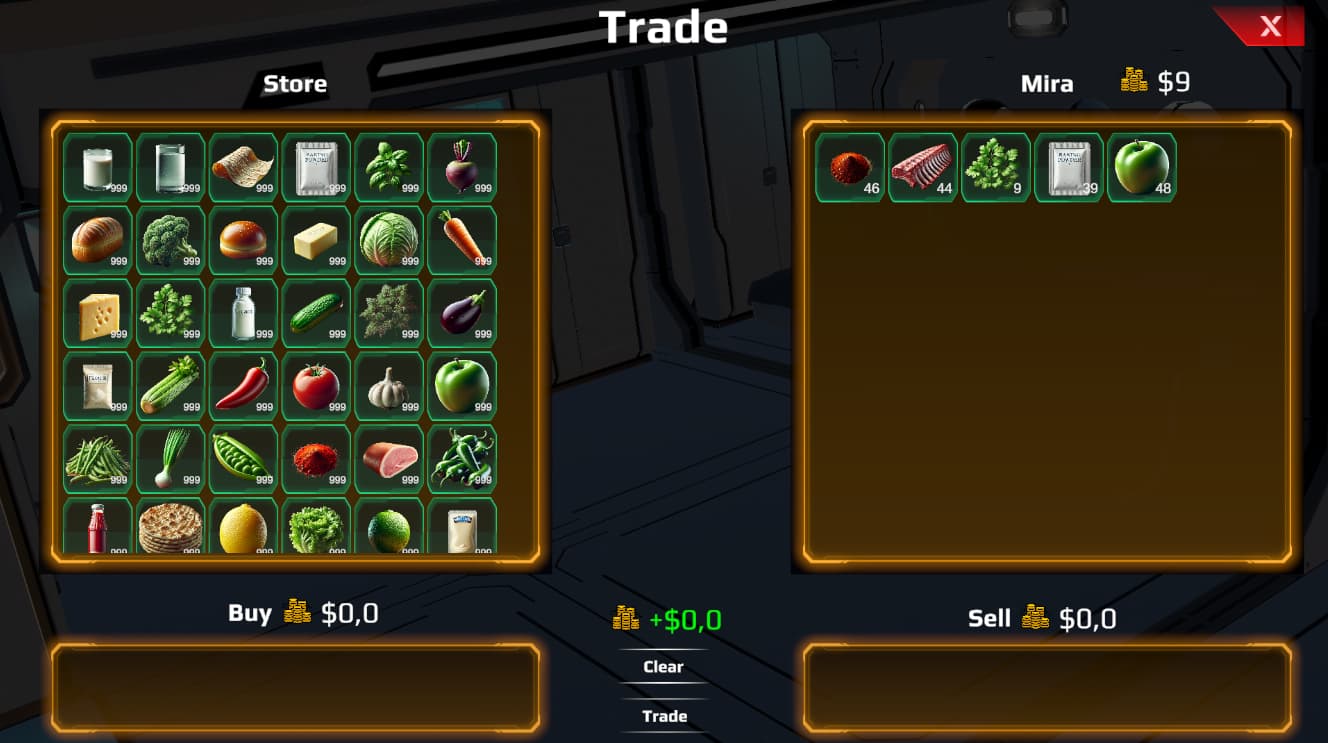Pick the tomato in the store
The image size is (1328, 743).
pos(316,387)
